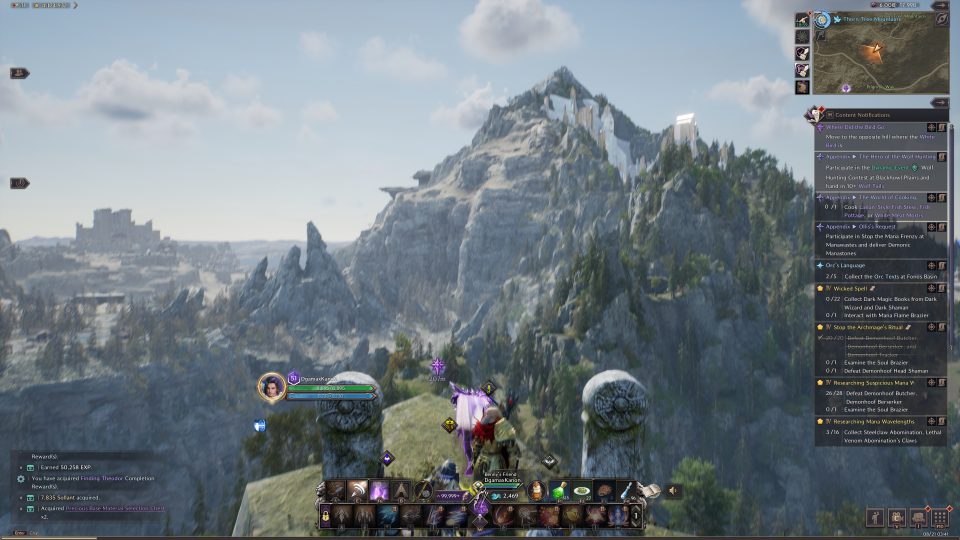This screenshot has height=540, width=960.
Task: Select Researching Mana Wavelengths quest
Action: (872, 421)
